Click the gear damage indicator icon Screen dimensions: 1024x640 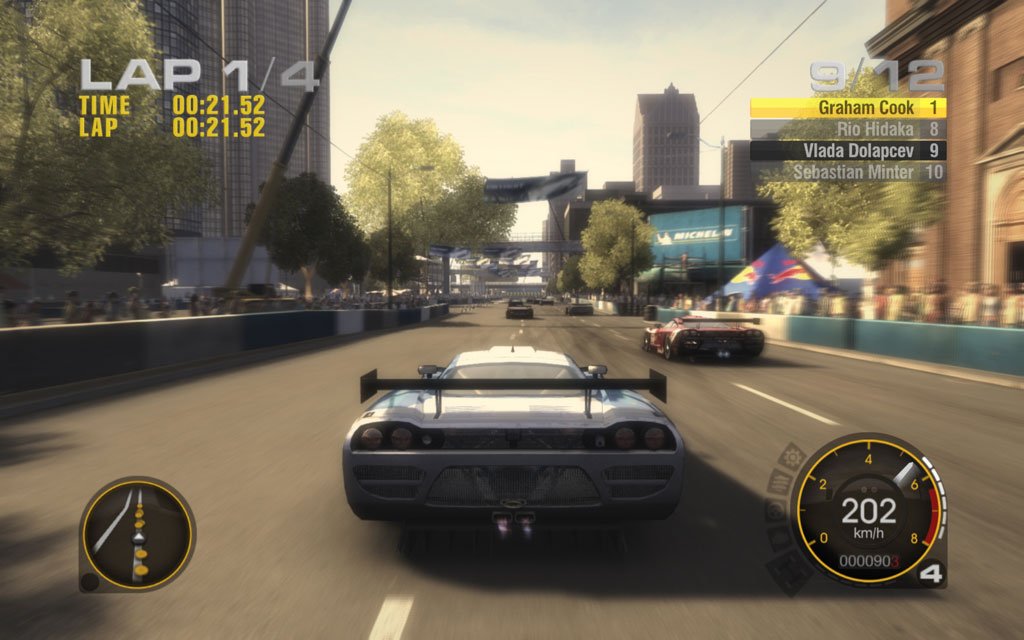791,457
